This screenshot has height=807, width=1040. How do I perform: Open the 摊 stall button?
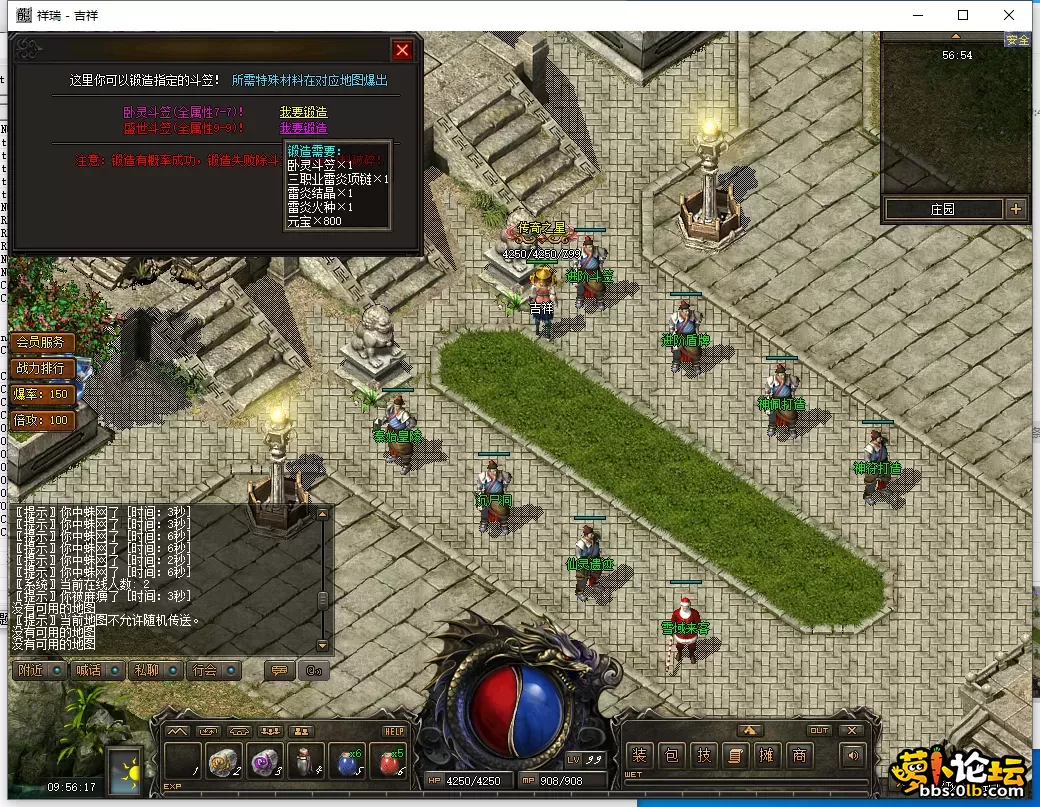tap(768, 756)
